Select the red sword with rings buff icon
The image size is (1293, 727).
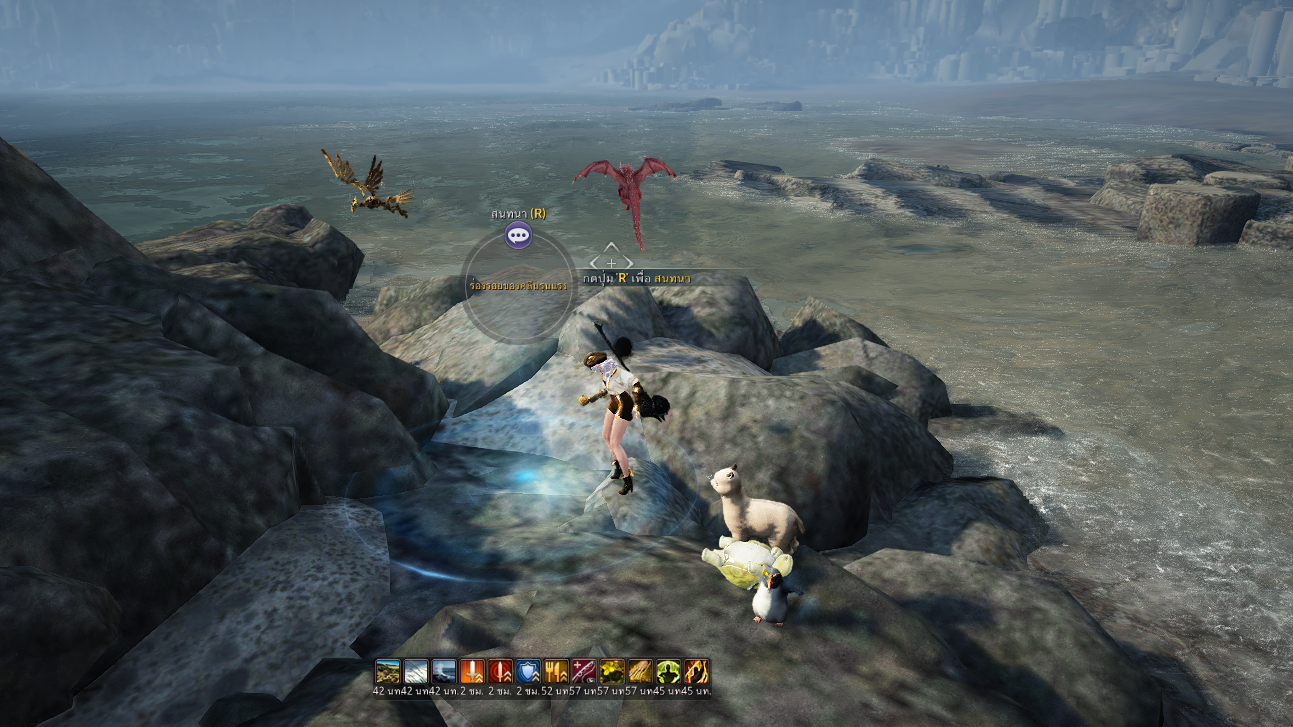click(x=500, y=671)
